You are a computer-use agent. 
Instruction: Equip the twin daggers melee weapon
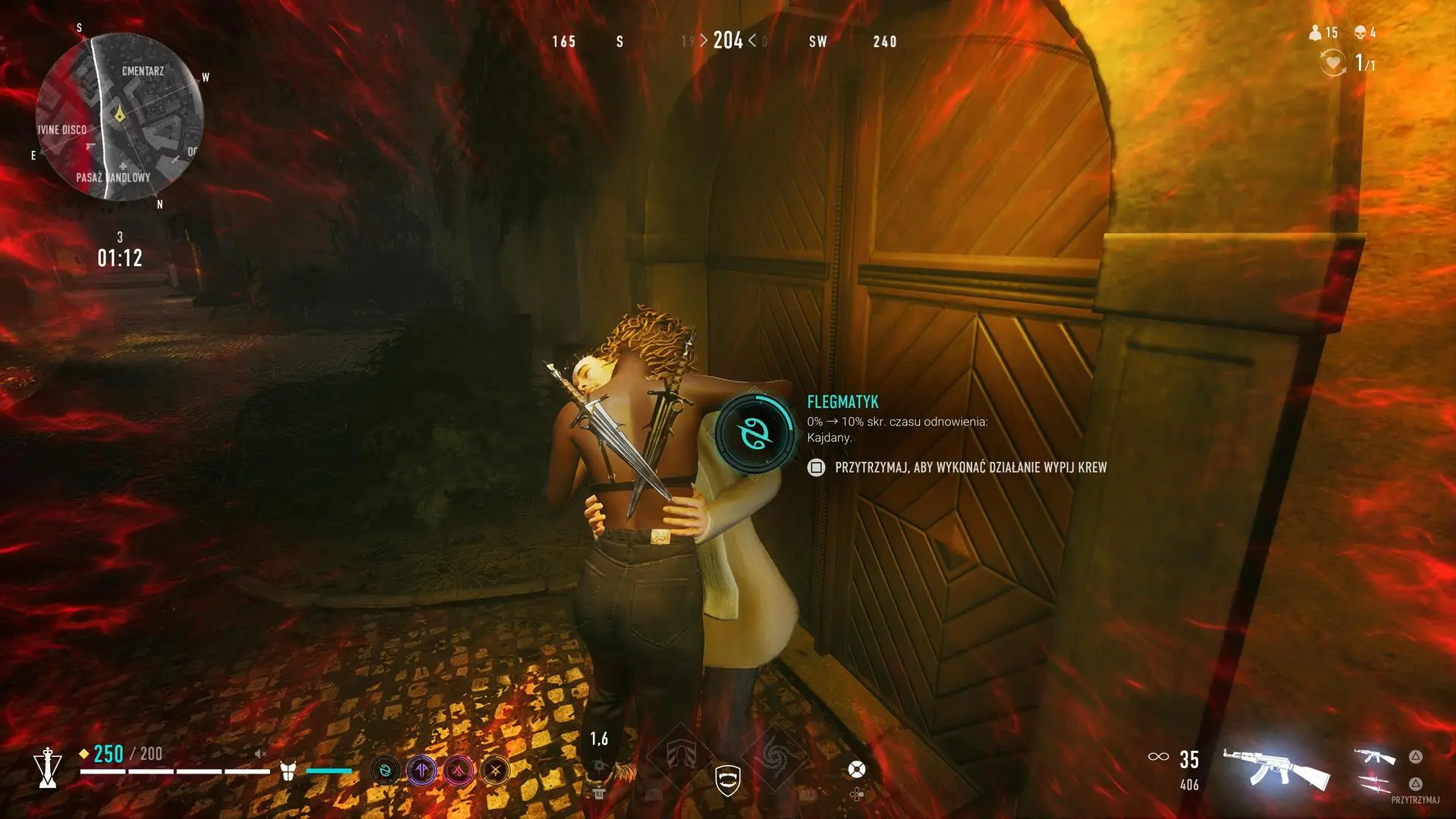[1375, 784]
